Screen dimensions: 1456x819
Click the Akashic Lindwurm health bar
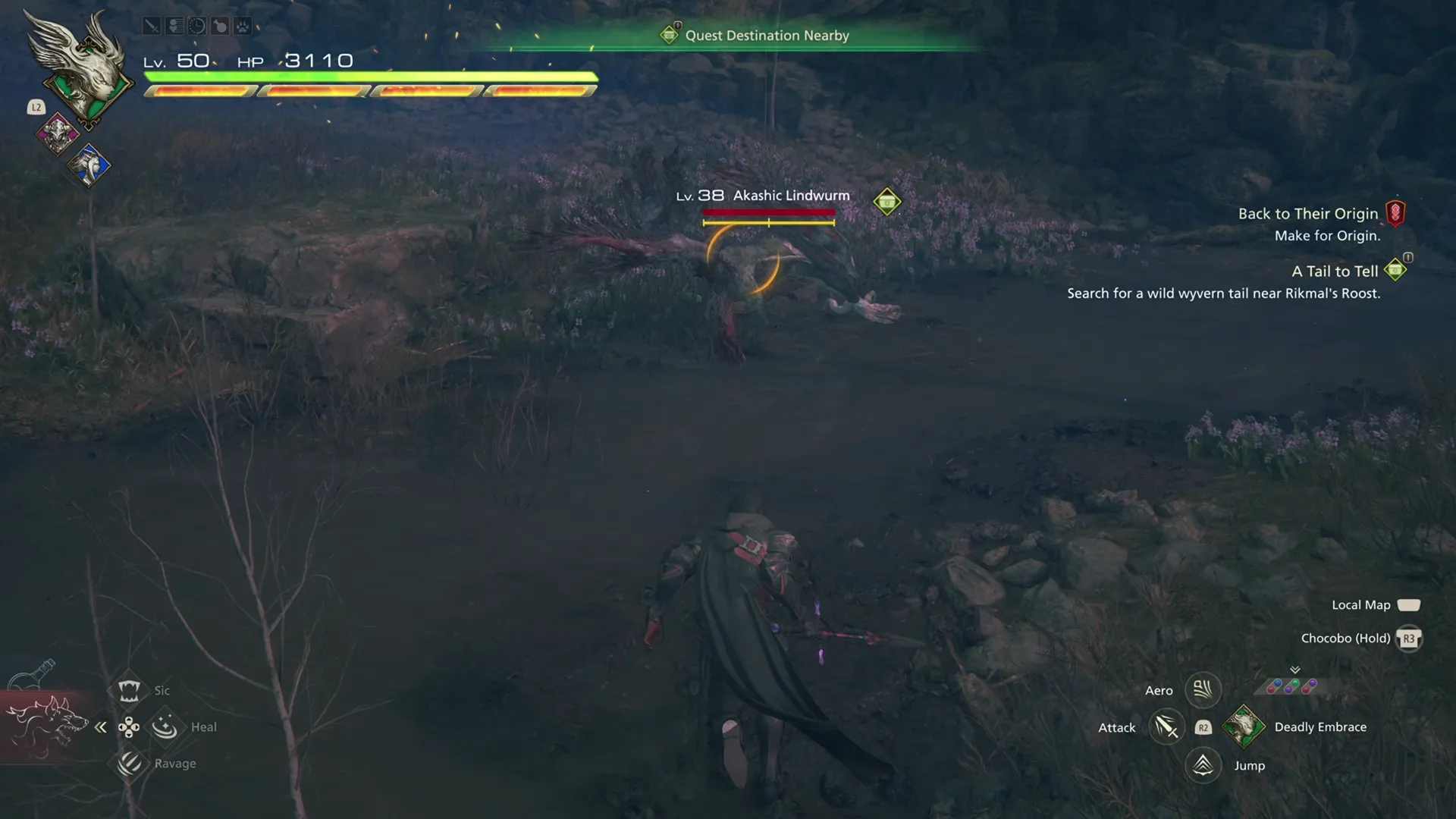pos(769,214)
